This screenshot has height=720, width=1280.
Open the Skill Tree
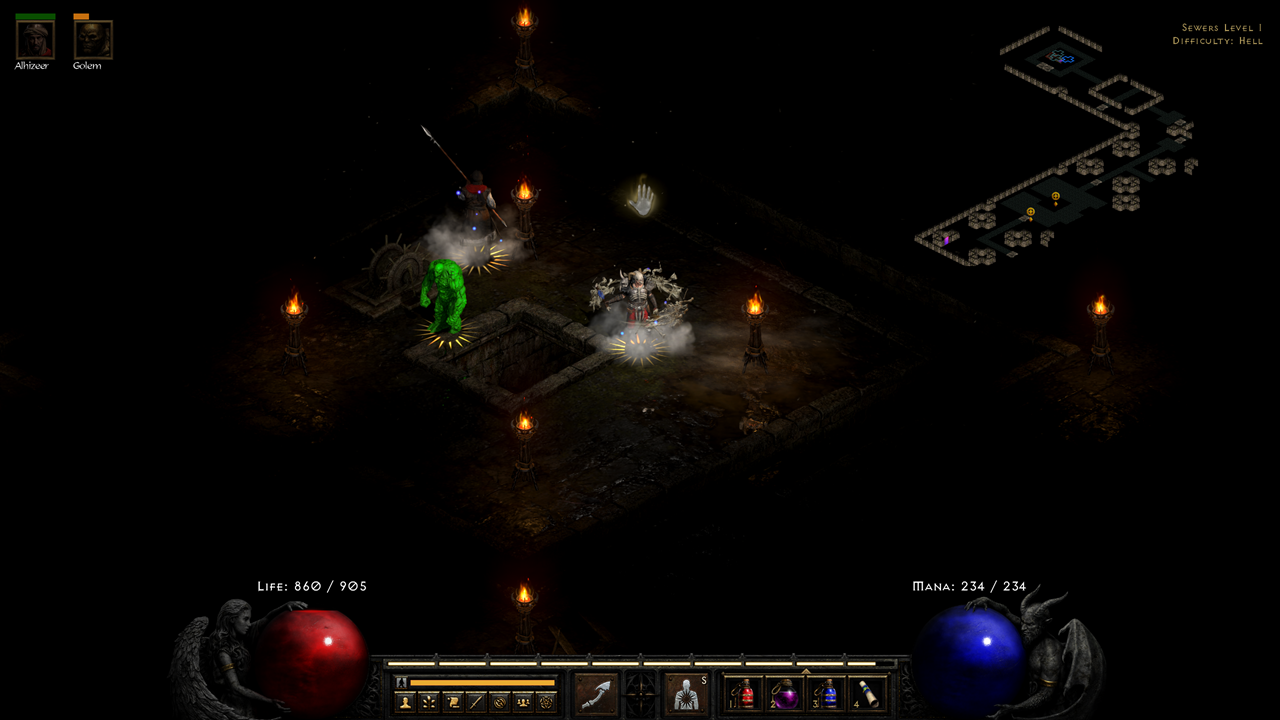[430, 702]
